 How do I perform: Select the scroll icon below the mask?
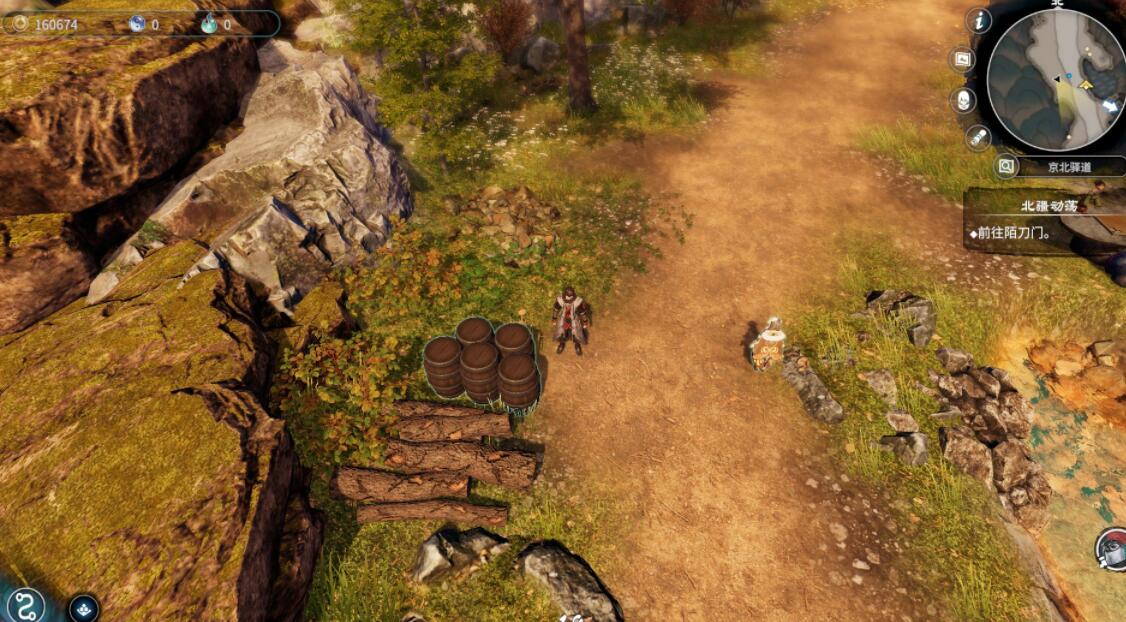(978, 138)
